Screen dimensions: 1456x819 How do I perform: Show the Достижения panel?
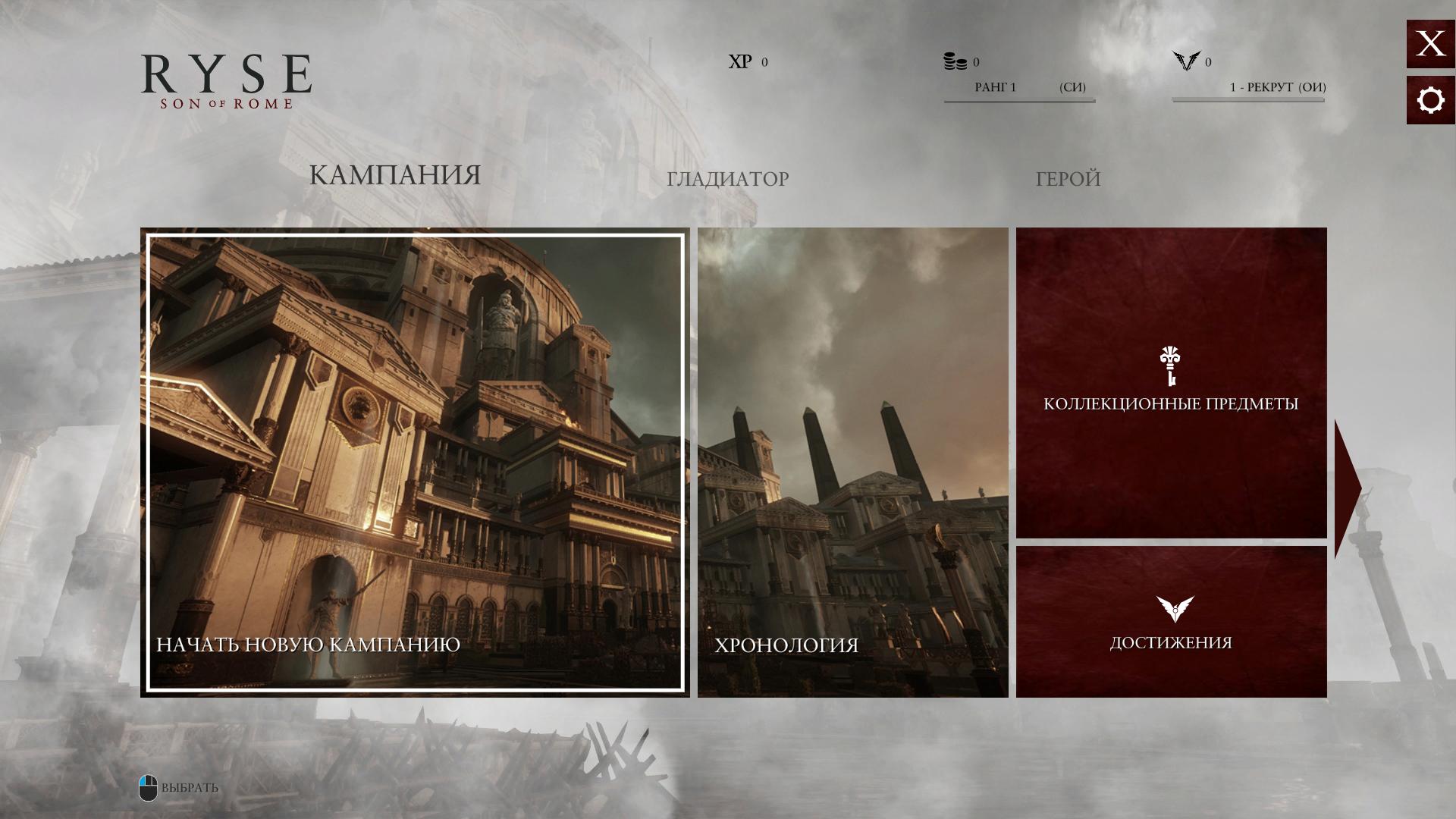coord(1171,622)
